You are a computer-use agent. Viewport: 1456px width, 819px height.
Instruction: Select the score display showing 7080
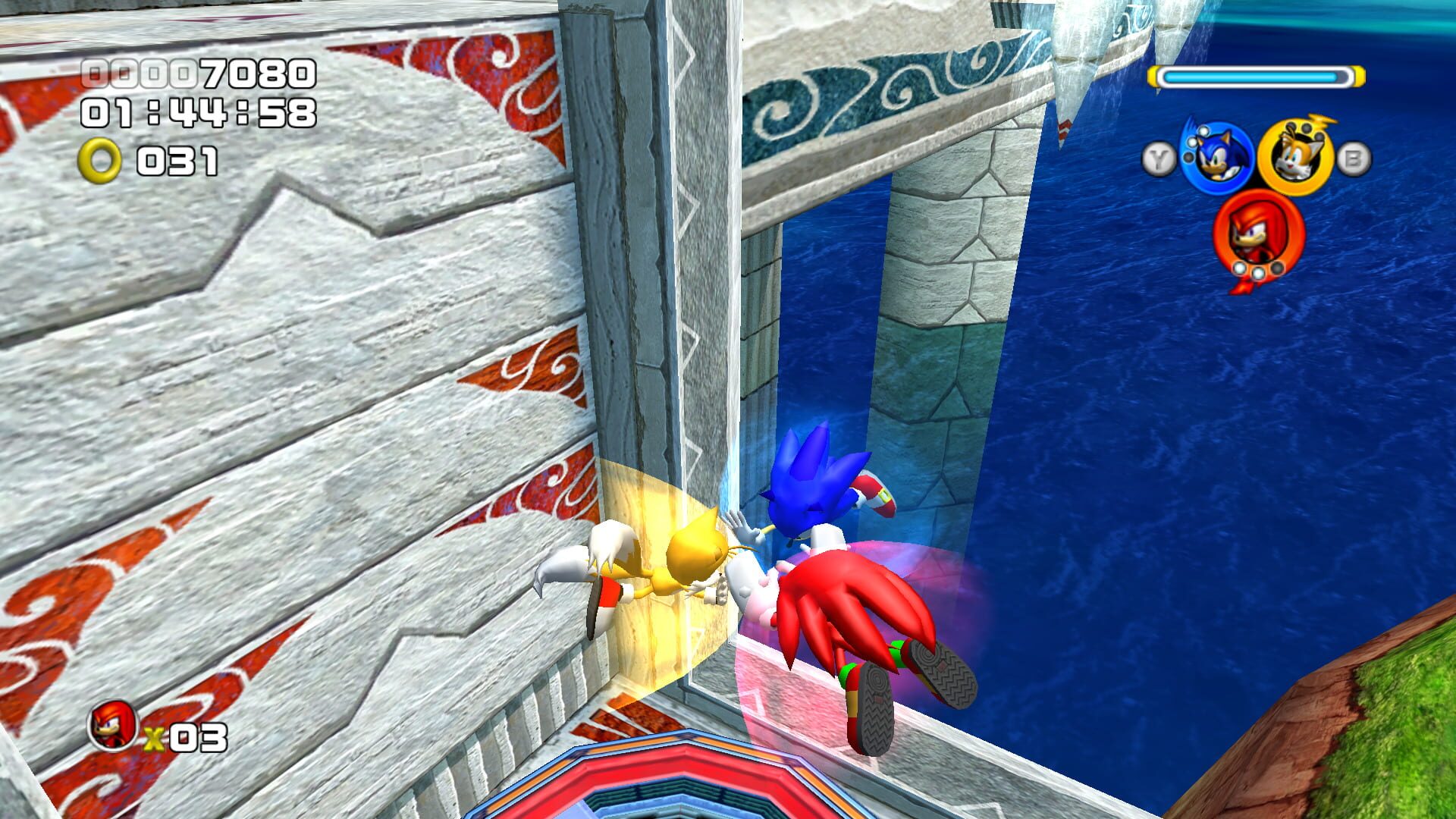[197, 72]
